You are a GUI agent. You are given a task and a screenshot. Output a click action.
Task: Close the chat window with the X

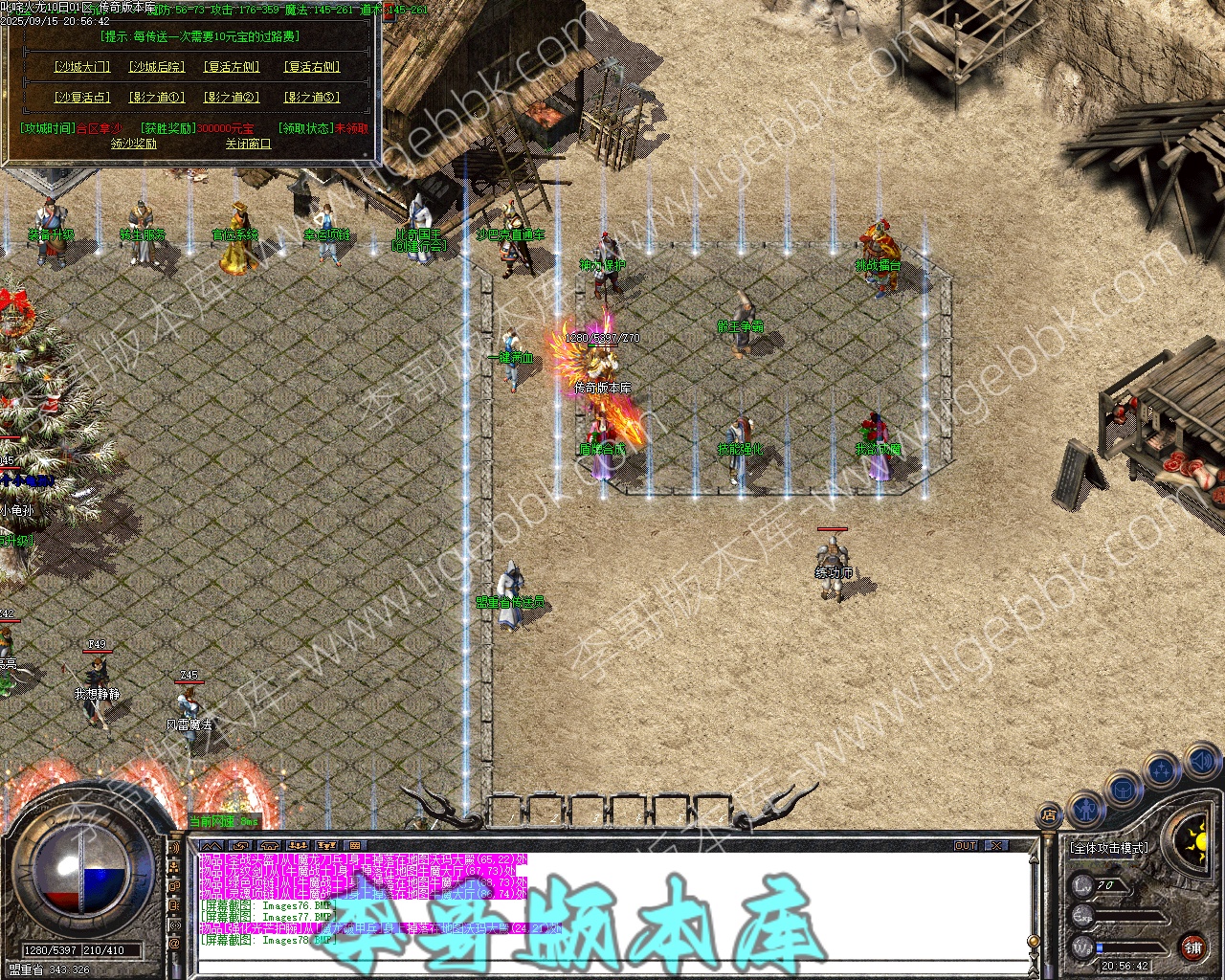pos(996,845)
